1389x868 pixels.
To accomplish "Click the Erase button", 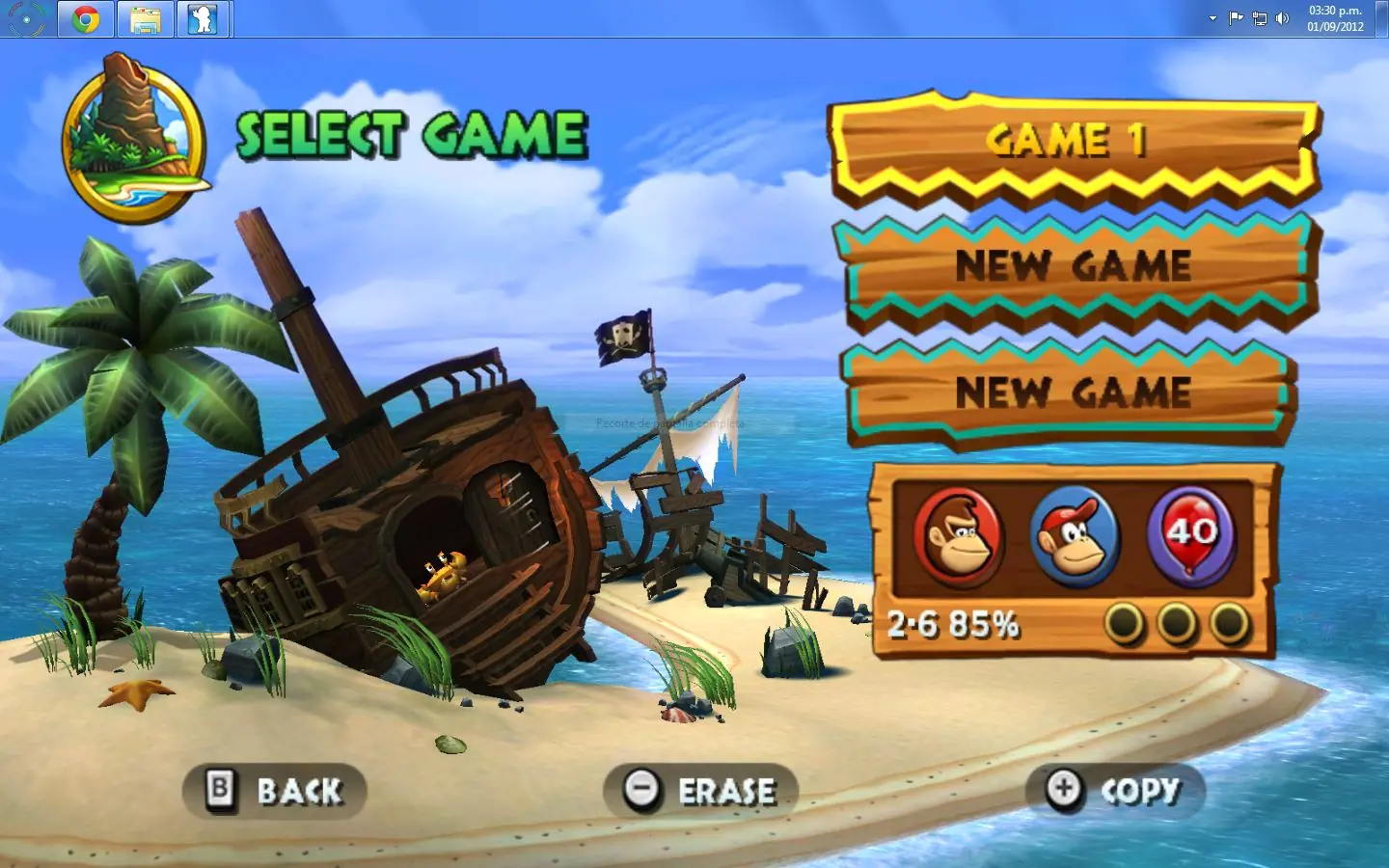I will tap(725, 789).
